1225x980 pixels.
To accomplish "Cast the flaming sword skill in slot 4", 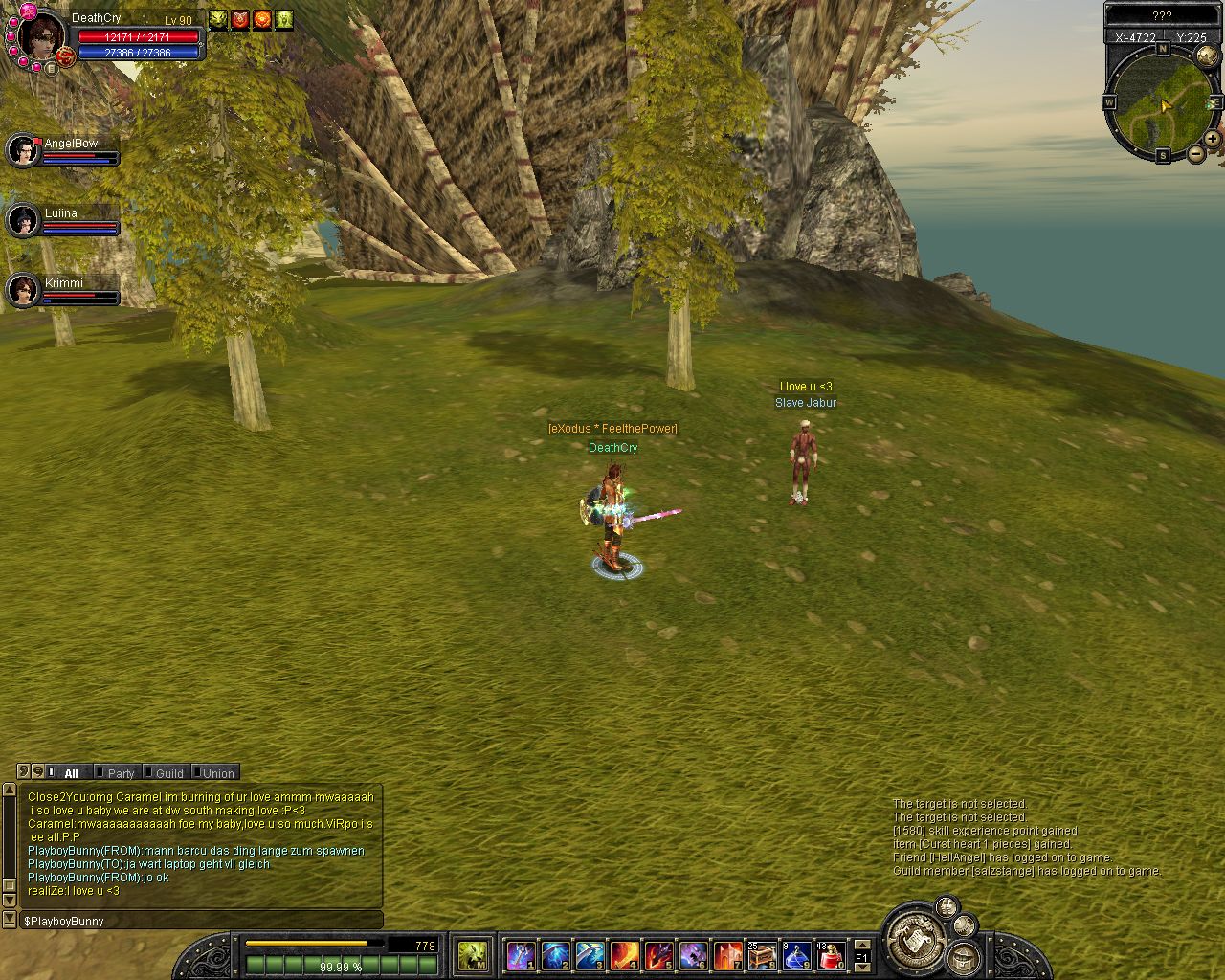I will tap(624, 955).
